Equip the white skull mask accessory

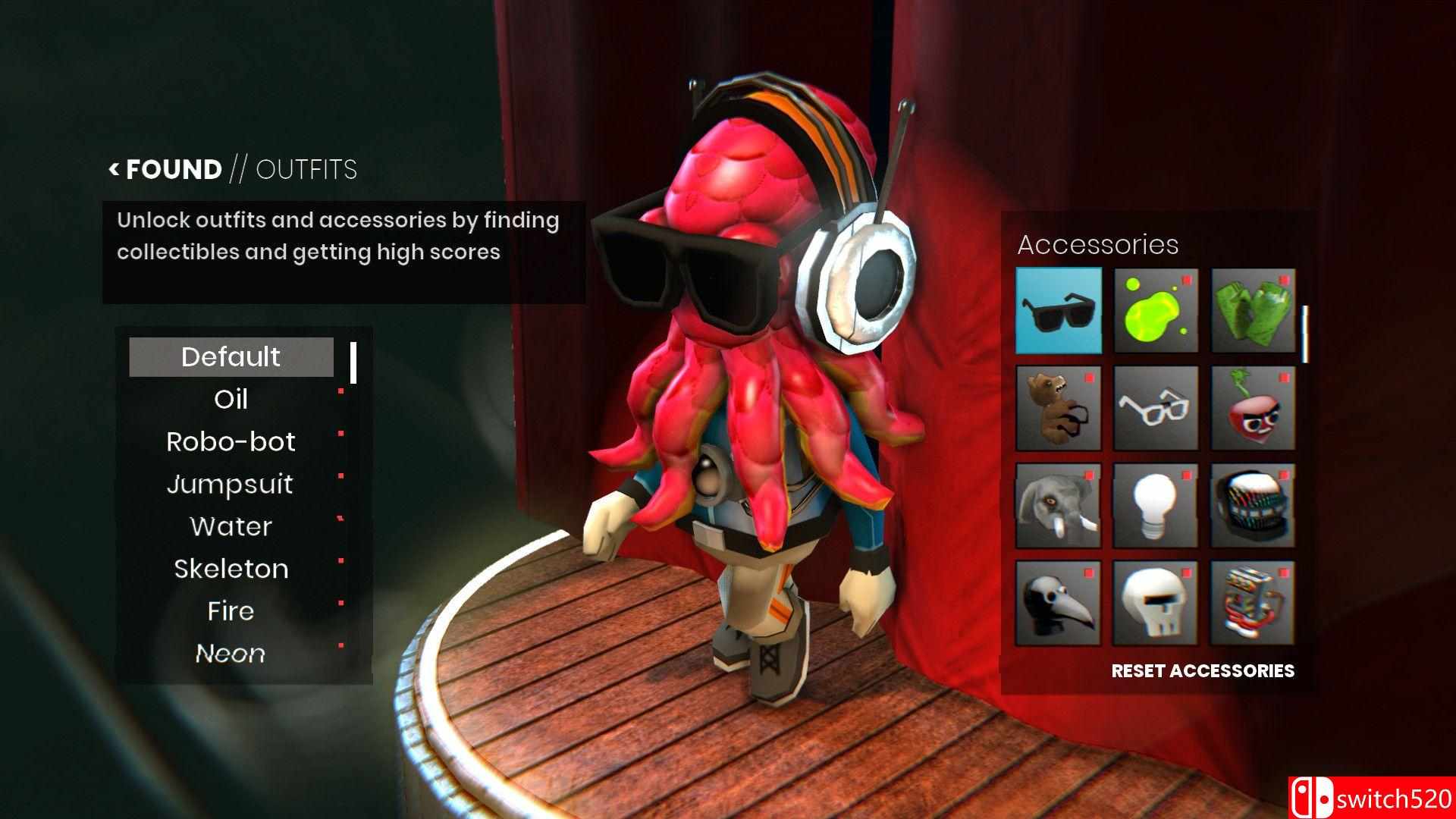click(x=1156, y=604)
